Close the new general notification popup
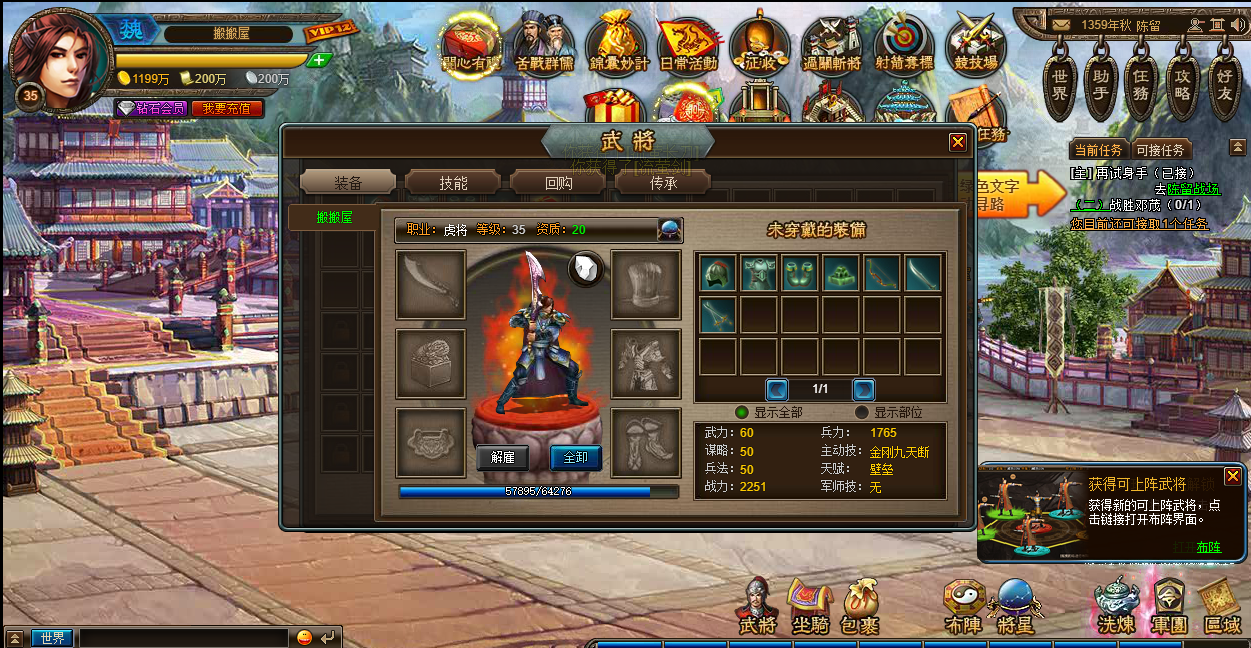Viewport: 1251px width, 648px height. (x=1233, y=476)
